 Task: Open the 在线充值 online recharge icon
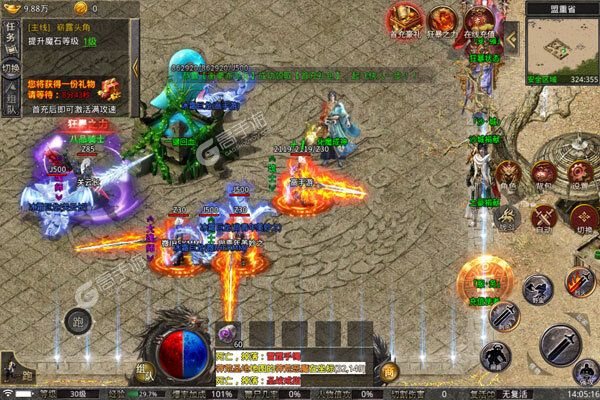[476, 20]
